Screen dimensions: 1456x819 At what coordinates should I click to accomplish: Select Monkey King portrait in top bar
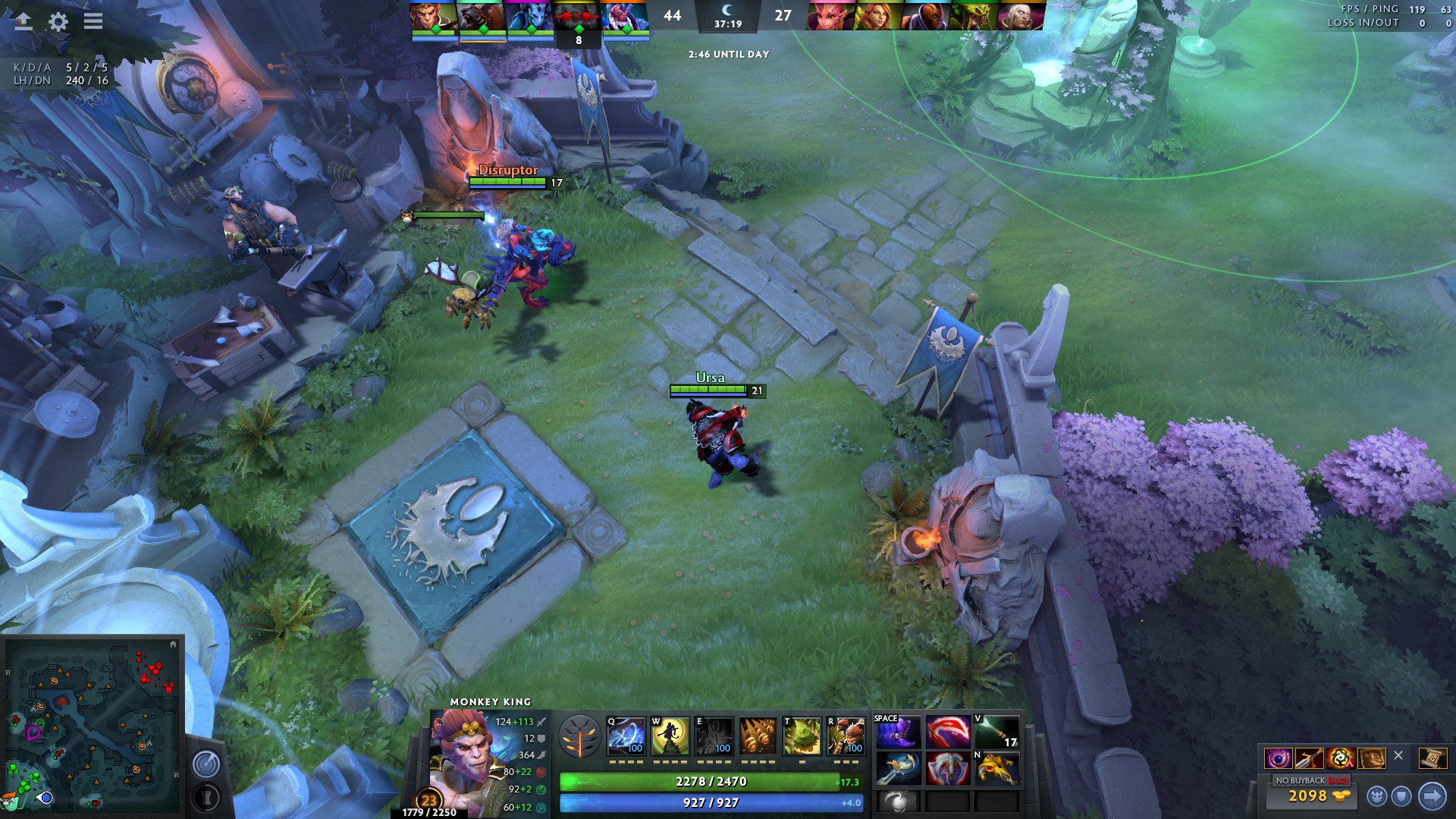[434, 15]
